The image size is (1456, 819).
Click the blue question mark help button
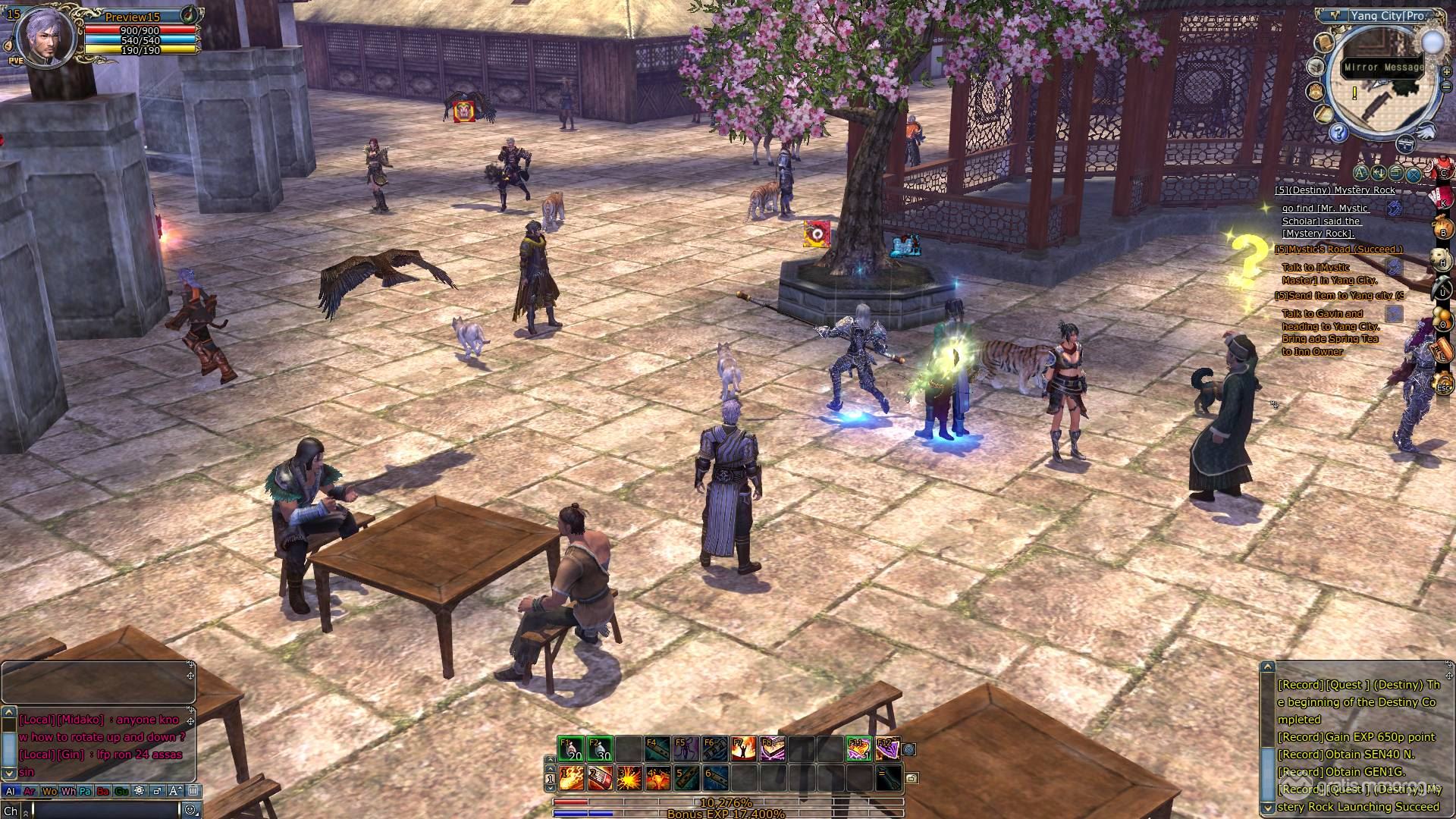[1338, 133]
